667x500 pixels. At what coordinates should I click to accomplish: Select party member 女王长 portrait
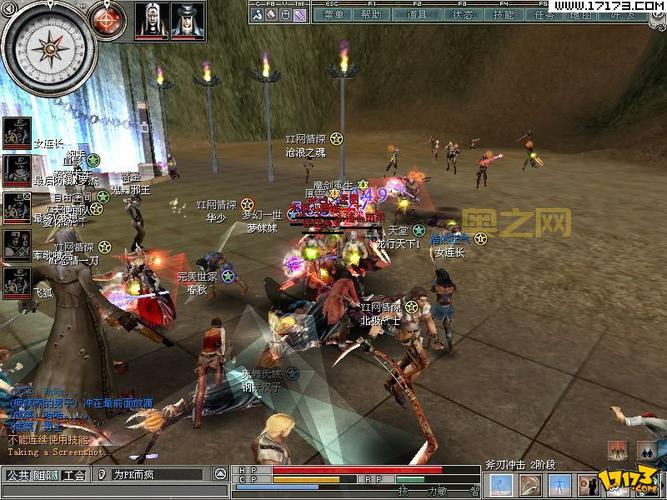[17, 133]
